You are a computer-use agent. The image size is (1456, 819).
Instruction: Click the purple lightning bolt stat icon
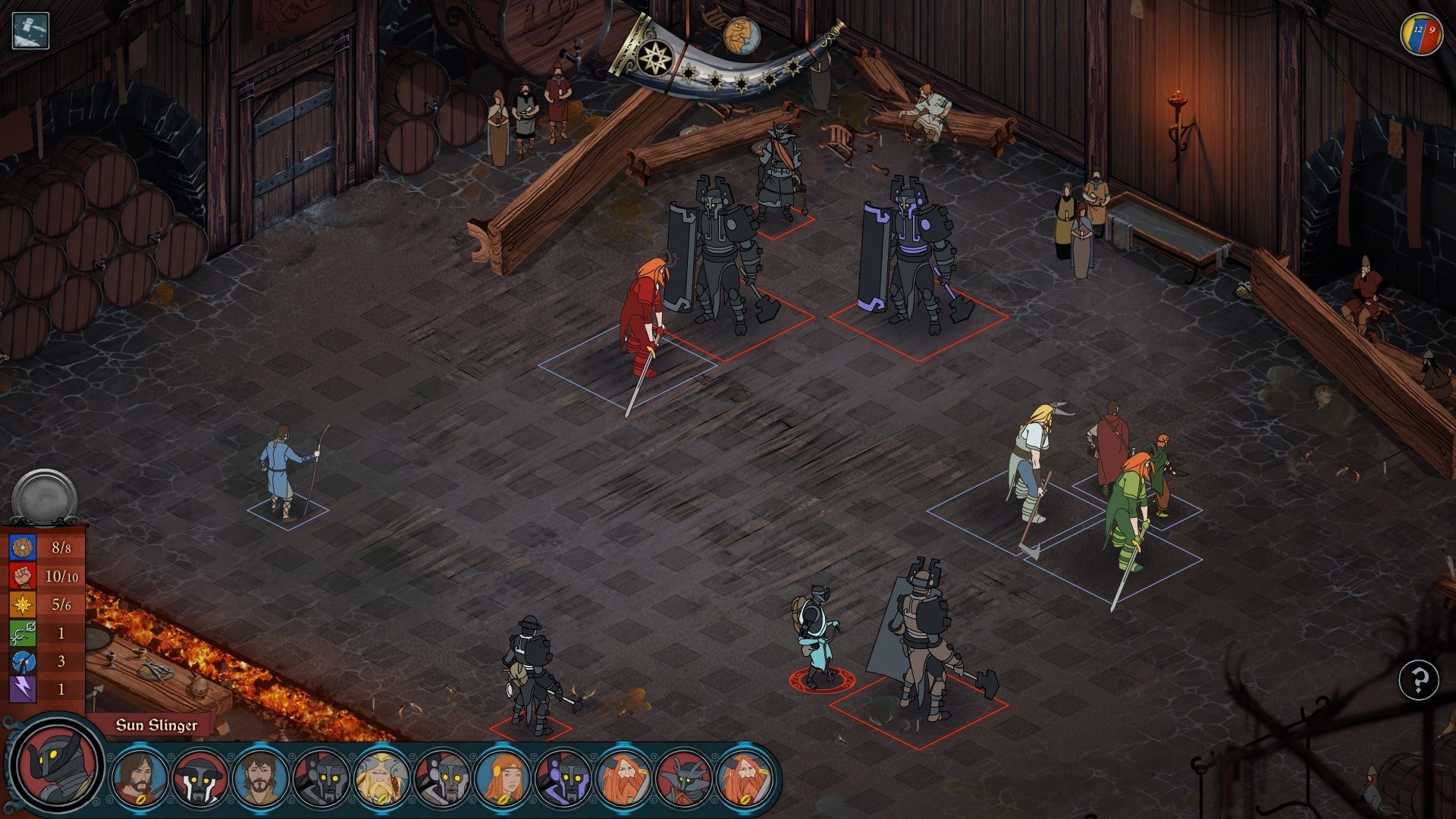pyautogui.click(x=23, y=689)
